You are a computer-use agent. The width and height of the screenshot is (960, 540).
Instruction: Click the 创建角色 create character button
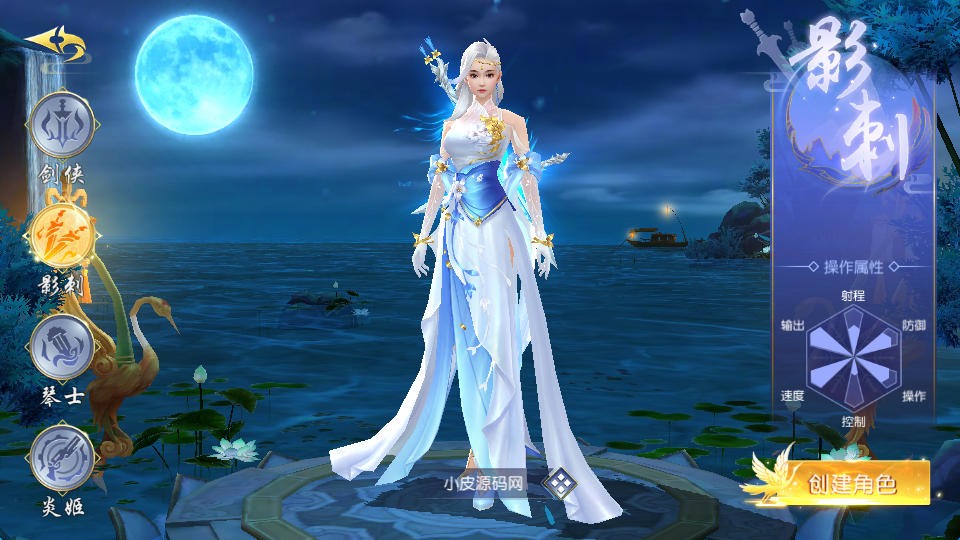(x=850, y=485)
